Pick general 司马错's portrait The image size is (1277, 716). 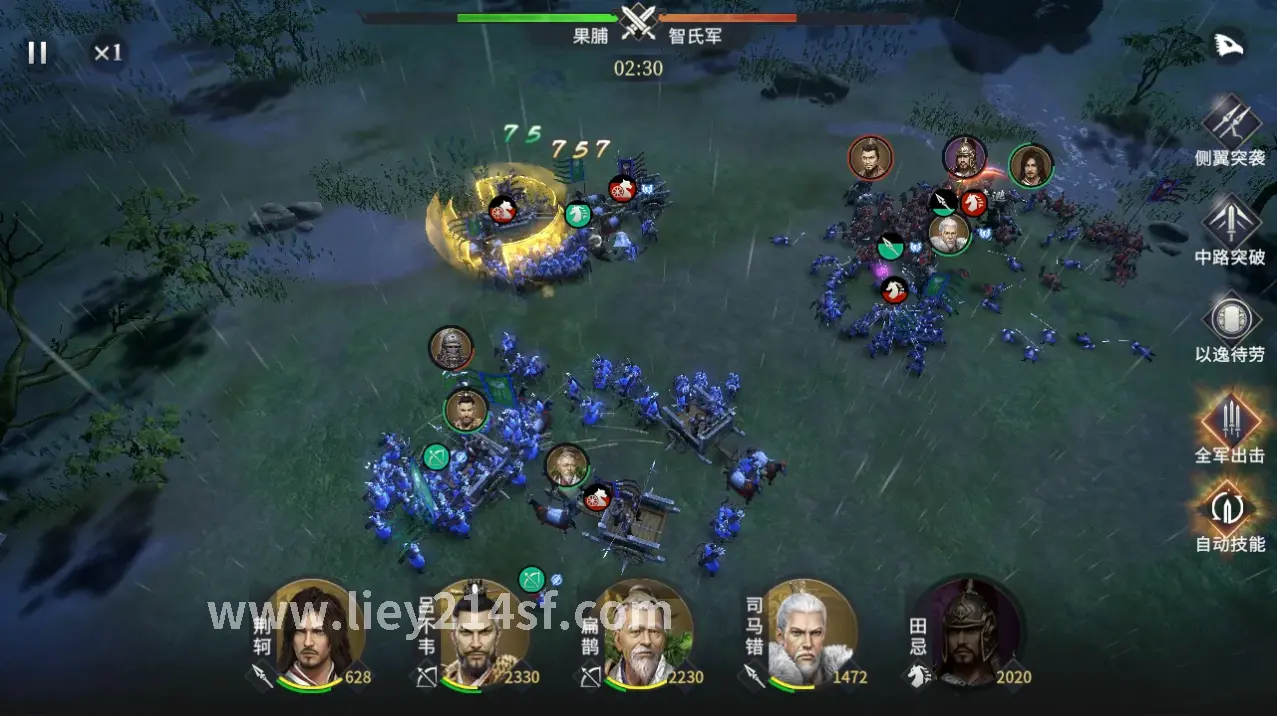click(x=806, y=632)
